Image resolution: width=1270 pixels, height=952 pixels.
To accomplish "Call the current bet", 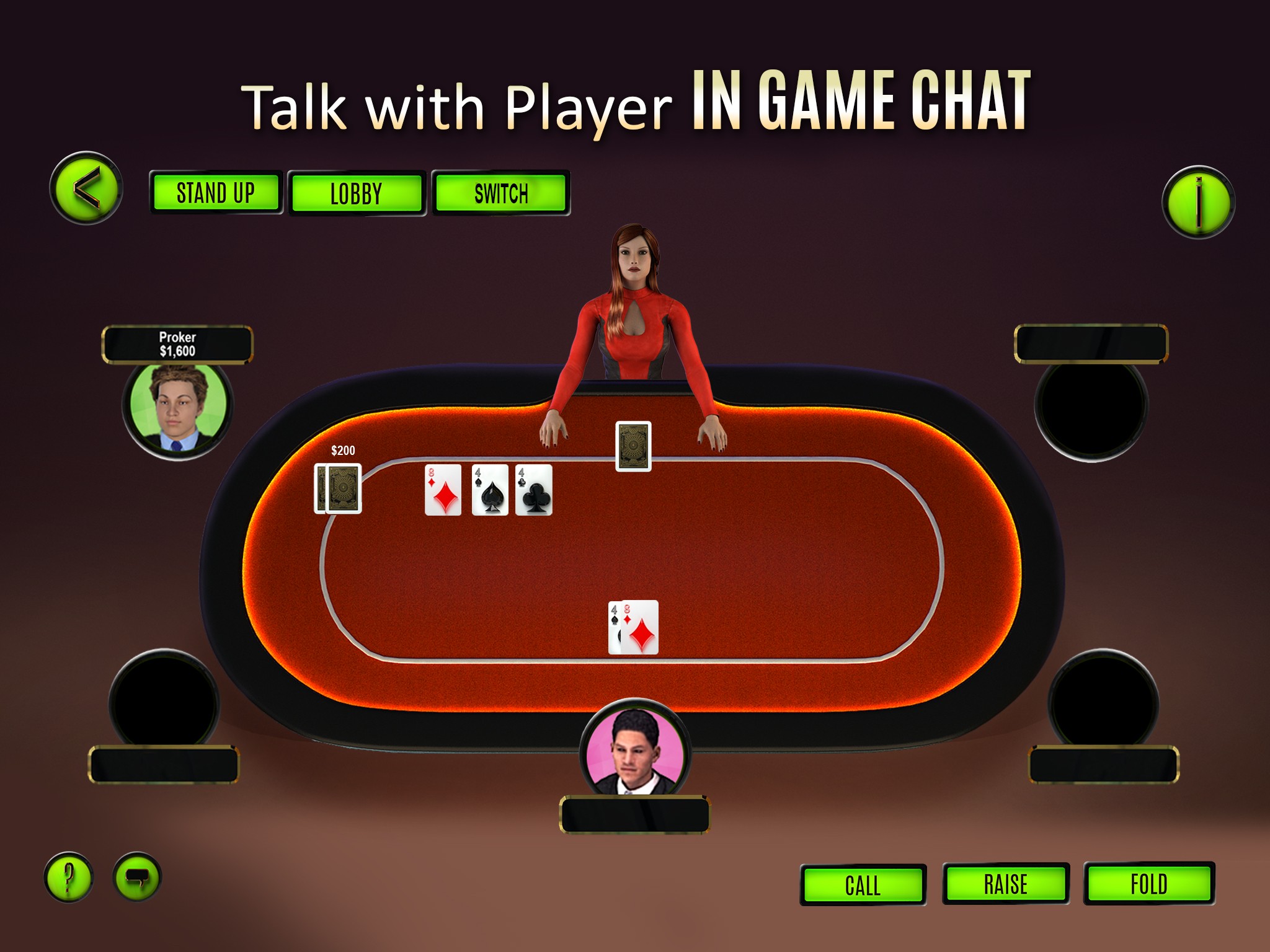I will tap(863, 884).
